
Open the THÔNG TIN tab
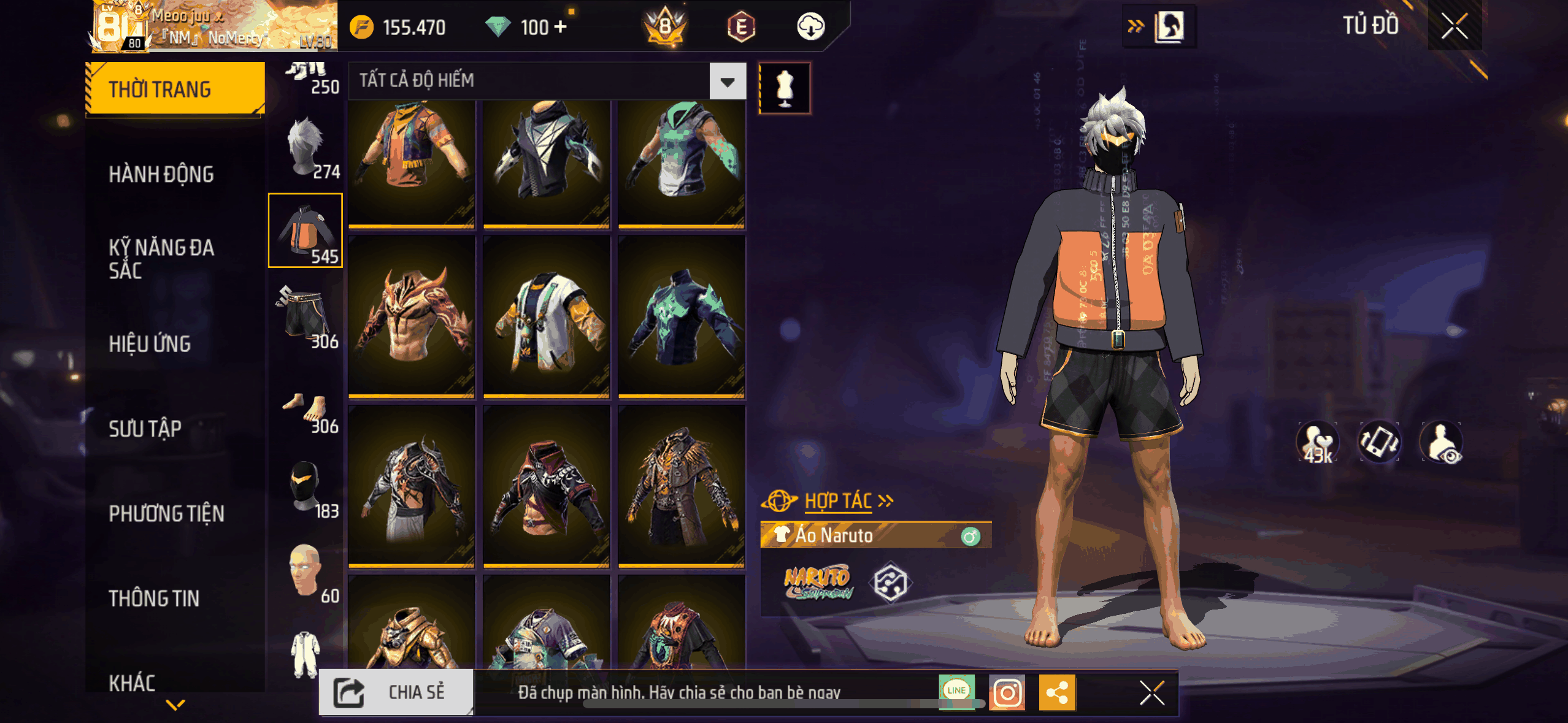(154, 598)
